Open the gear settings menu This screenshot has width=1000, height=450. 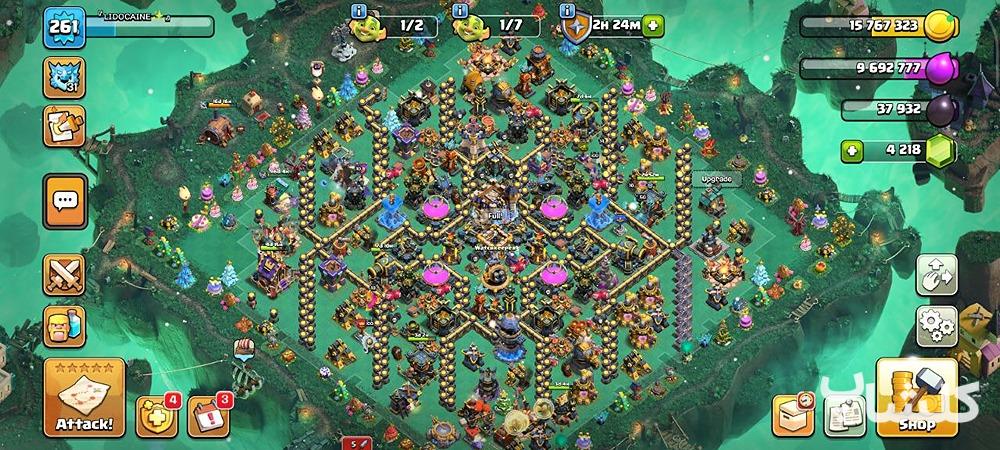click(x=937, y=327)
